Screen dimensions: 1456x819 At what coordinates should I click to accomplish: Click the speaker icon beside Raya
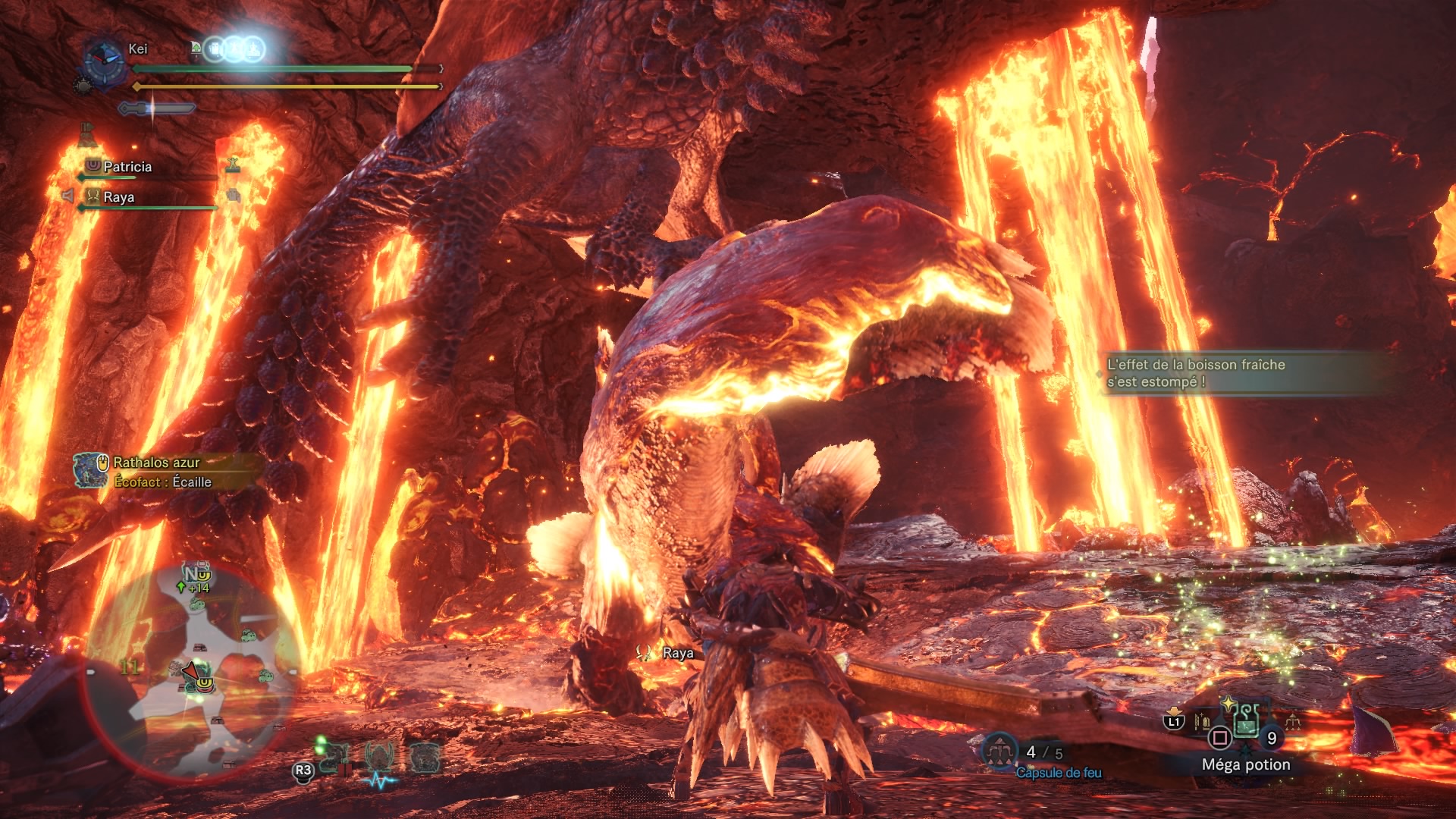(x=68, y=196)
